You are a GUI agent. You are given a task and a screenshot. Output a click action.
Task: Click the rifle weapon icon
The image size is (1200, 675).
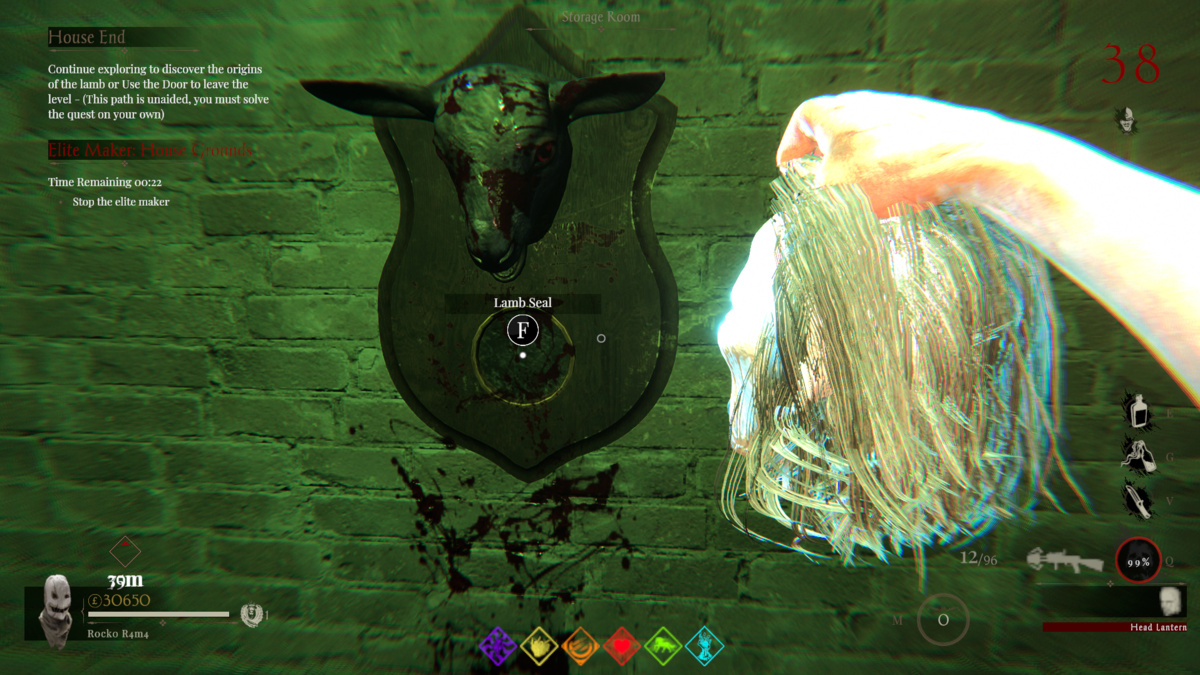pyautogui.click(x=1066, y=560)
